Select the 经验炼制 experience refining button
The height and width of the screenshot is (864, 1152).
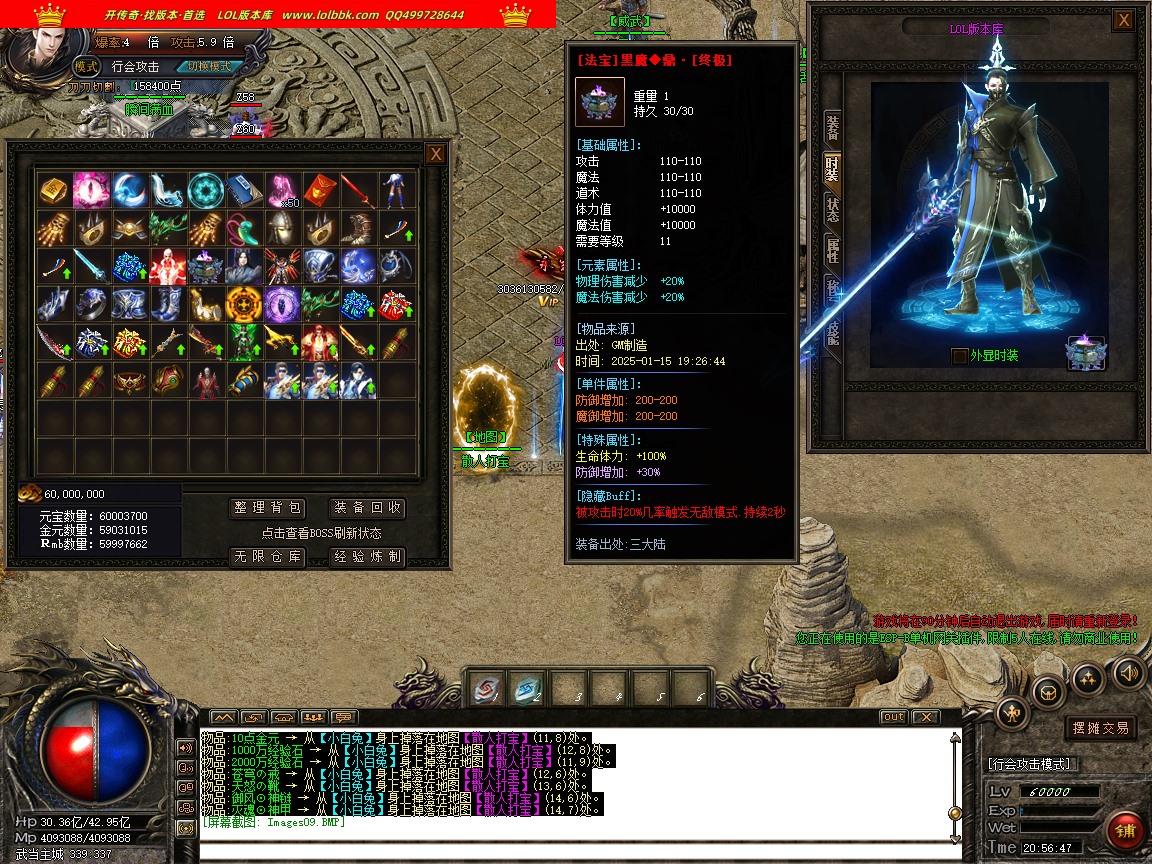tap(367, 557)
